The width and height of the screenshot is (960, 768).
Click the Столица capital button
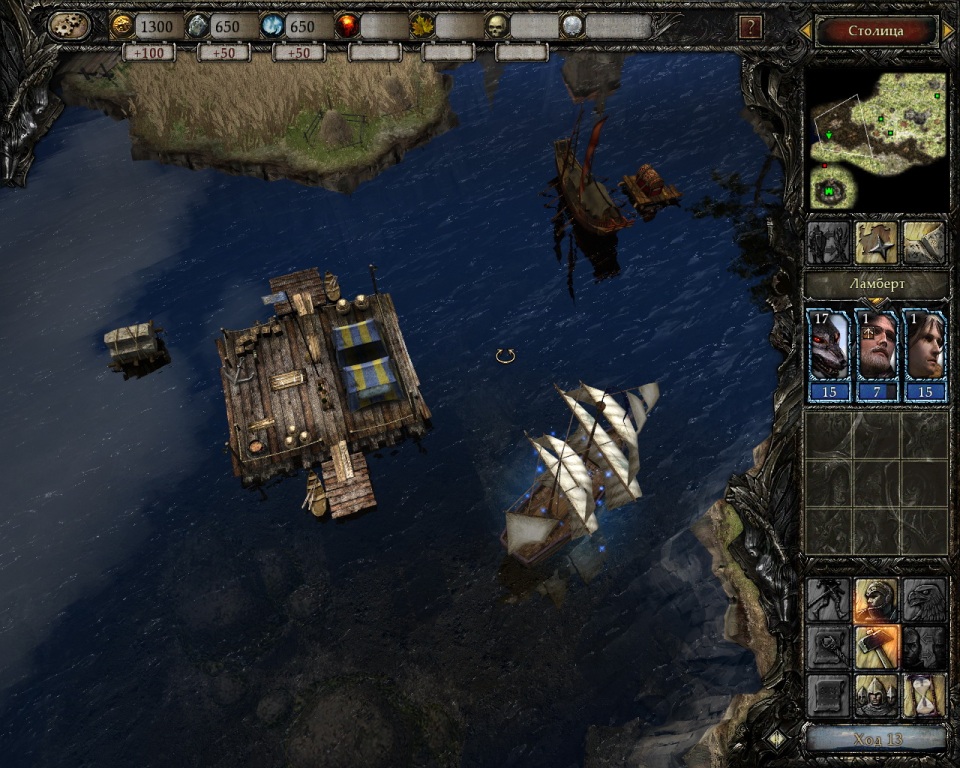coord(876,31)
